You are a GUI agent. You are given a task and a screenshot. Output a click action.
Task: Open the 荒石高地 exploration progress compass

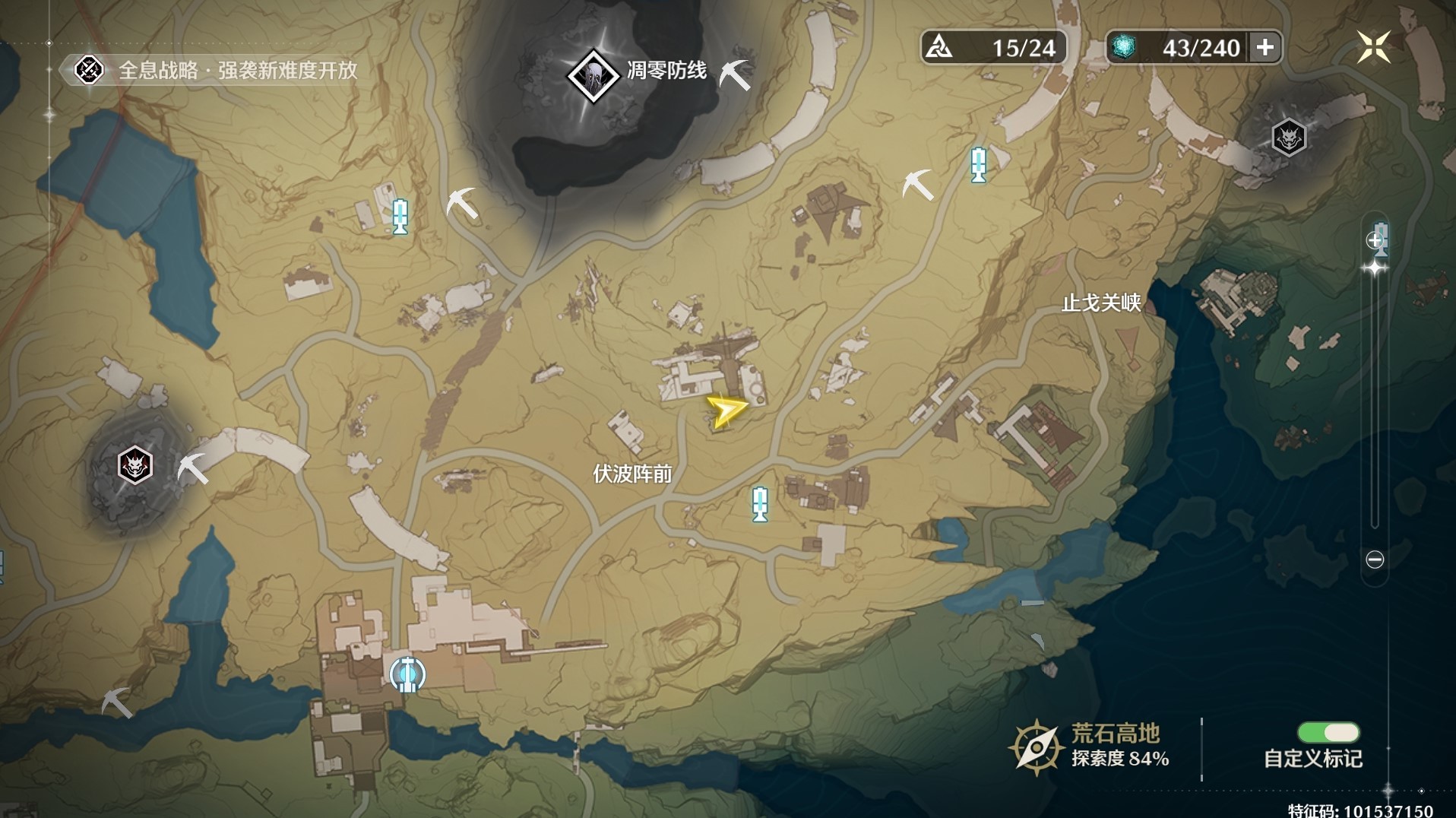point(1035,747)
